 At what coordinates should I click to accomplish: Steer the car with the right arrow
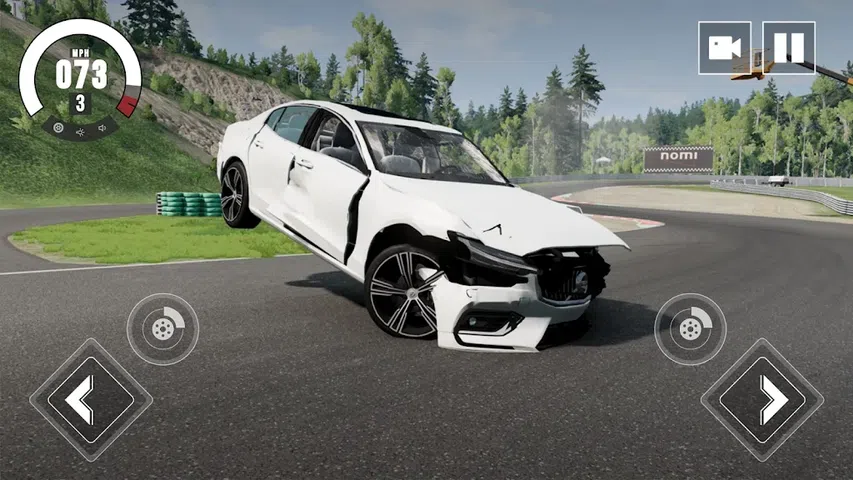click(x=762, y=399)
